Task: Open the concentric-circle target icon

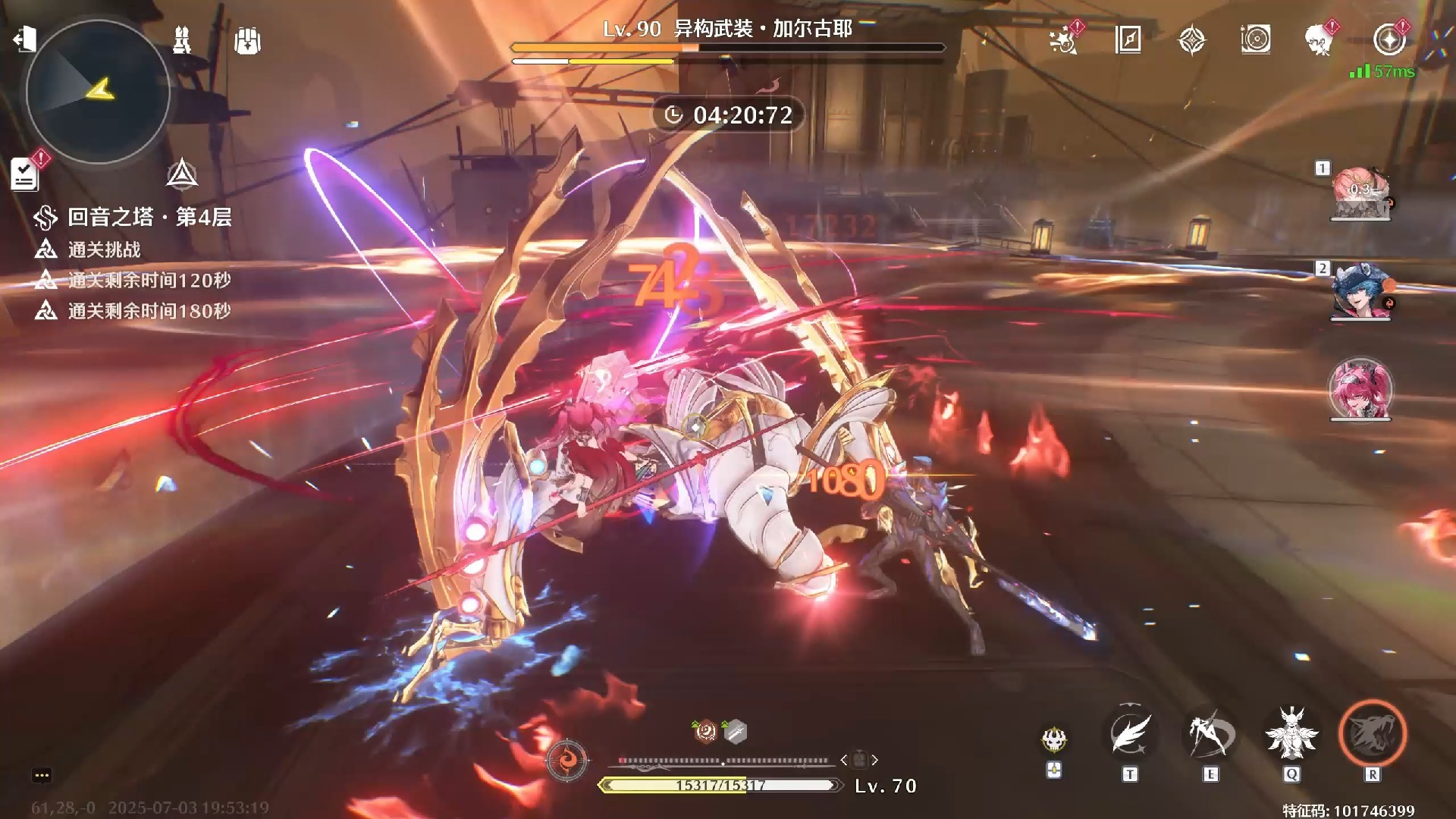Action: tap(1256, 39)
